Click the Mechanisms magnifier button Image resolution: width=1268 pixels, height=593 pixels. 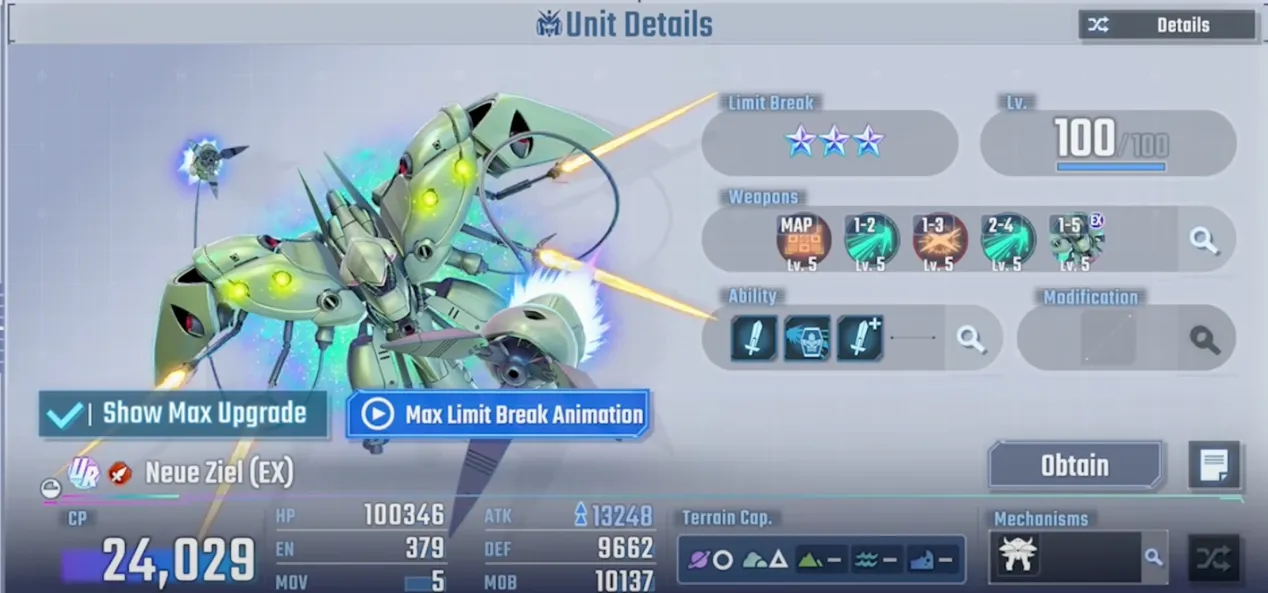click(1154, 557)
